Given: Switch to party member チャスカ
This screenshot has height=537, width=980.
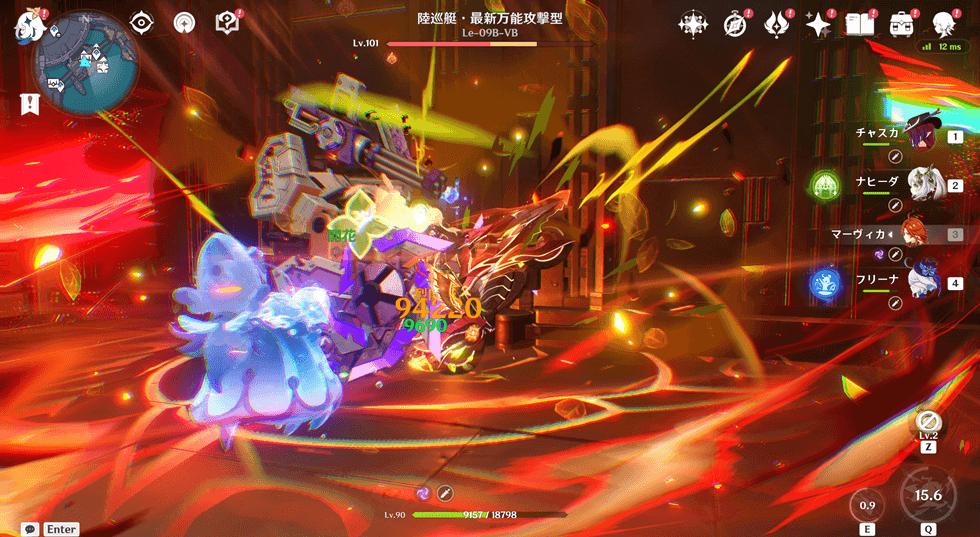Looking at the screenshot, I should [x=921, y=137].
